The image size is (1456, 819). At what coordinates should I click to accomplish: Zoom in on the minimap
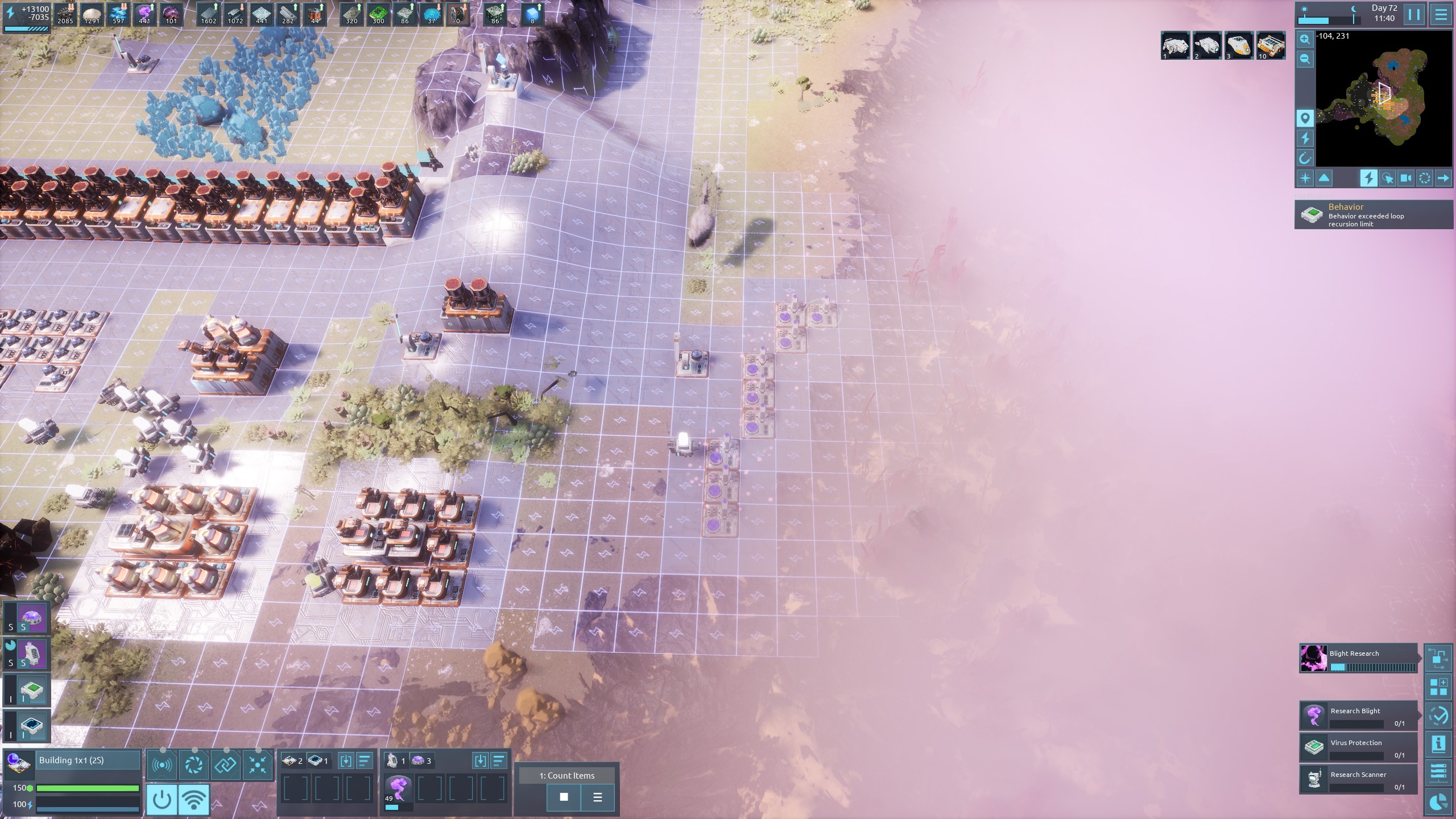click(1305, 39)
